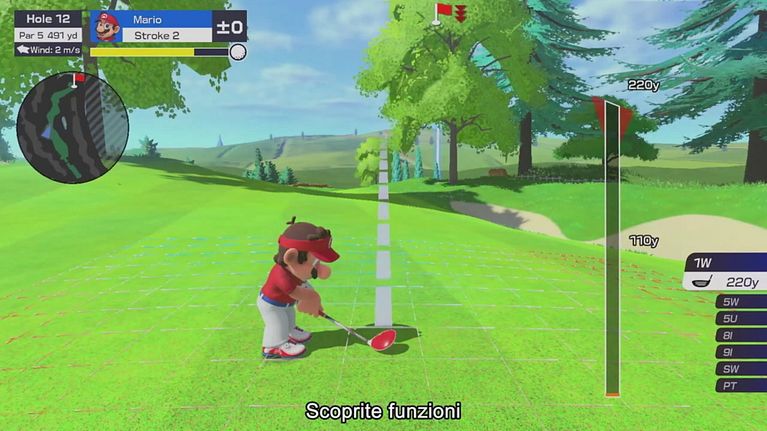Choose the 5W club

point(741,301)
